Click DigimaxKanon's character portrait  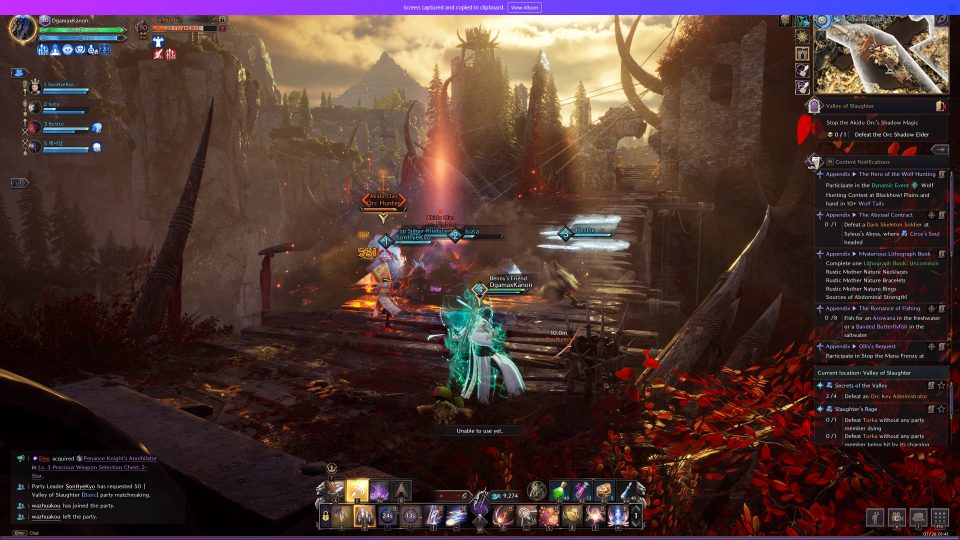[22, 27]
